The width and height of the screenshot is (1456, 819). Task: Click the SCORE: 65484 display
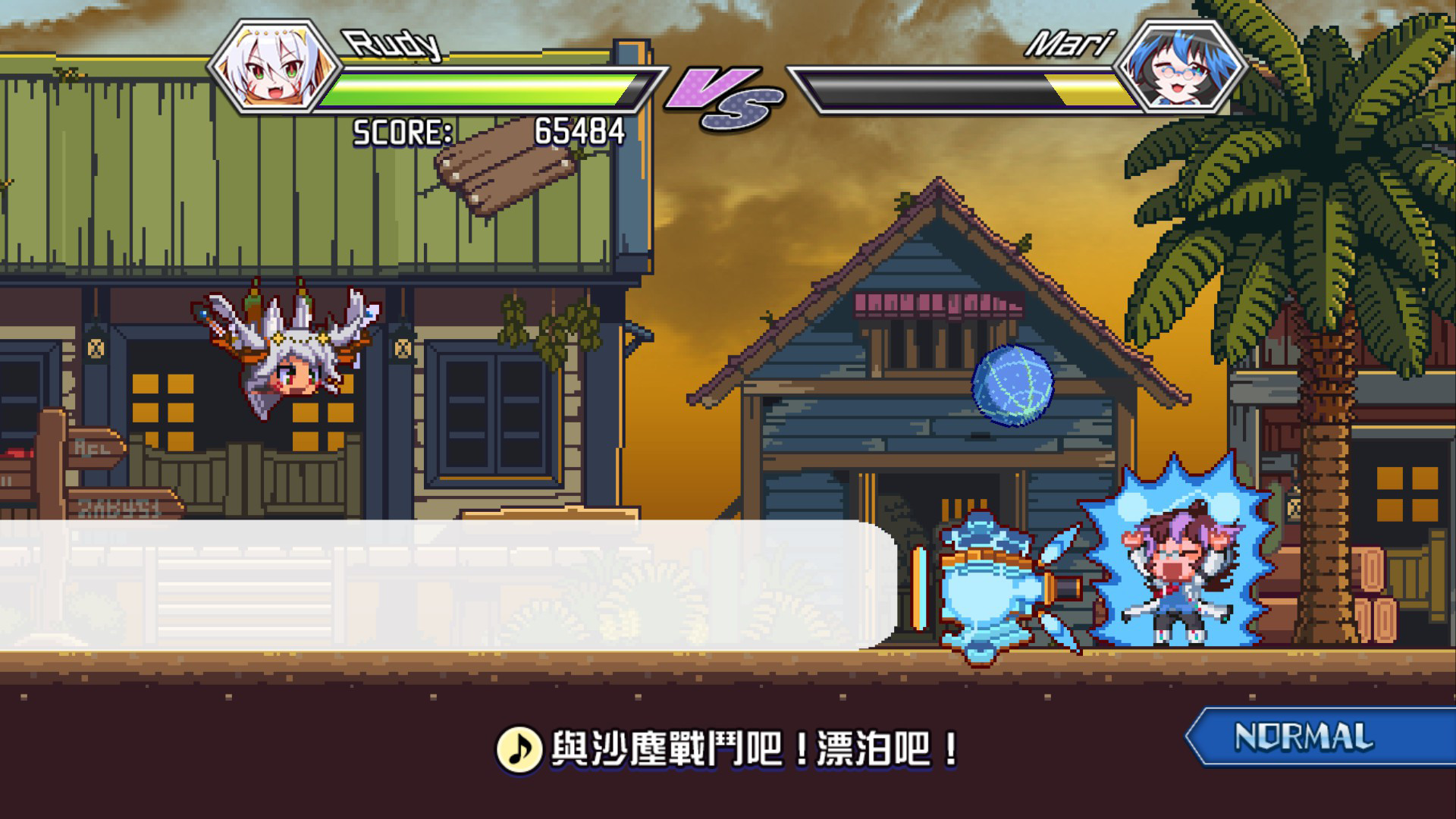click(489, 133)
